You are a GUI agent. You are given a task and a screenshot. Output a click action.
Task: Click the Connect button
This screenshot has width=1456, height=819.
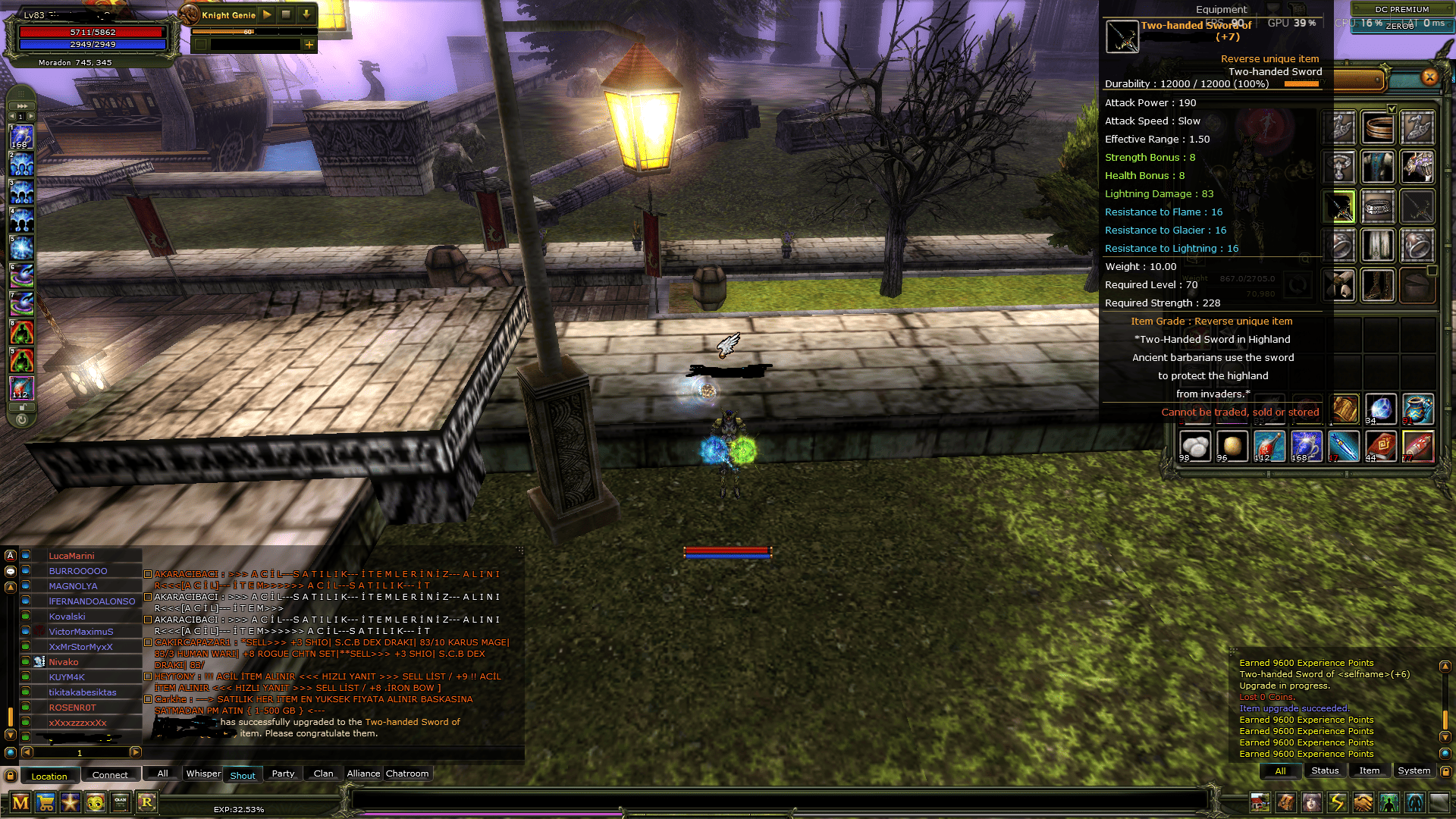(x=111, y=774)
